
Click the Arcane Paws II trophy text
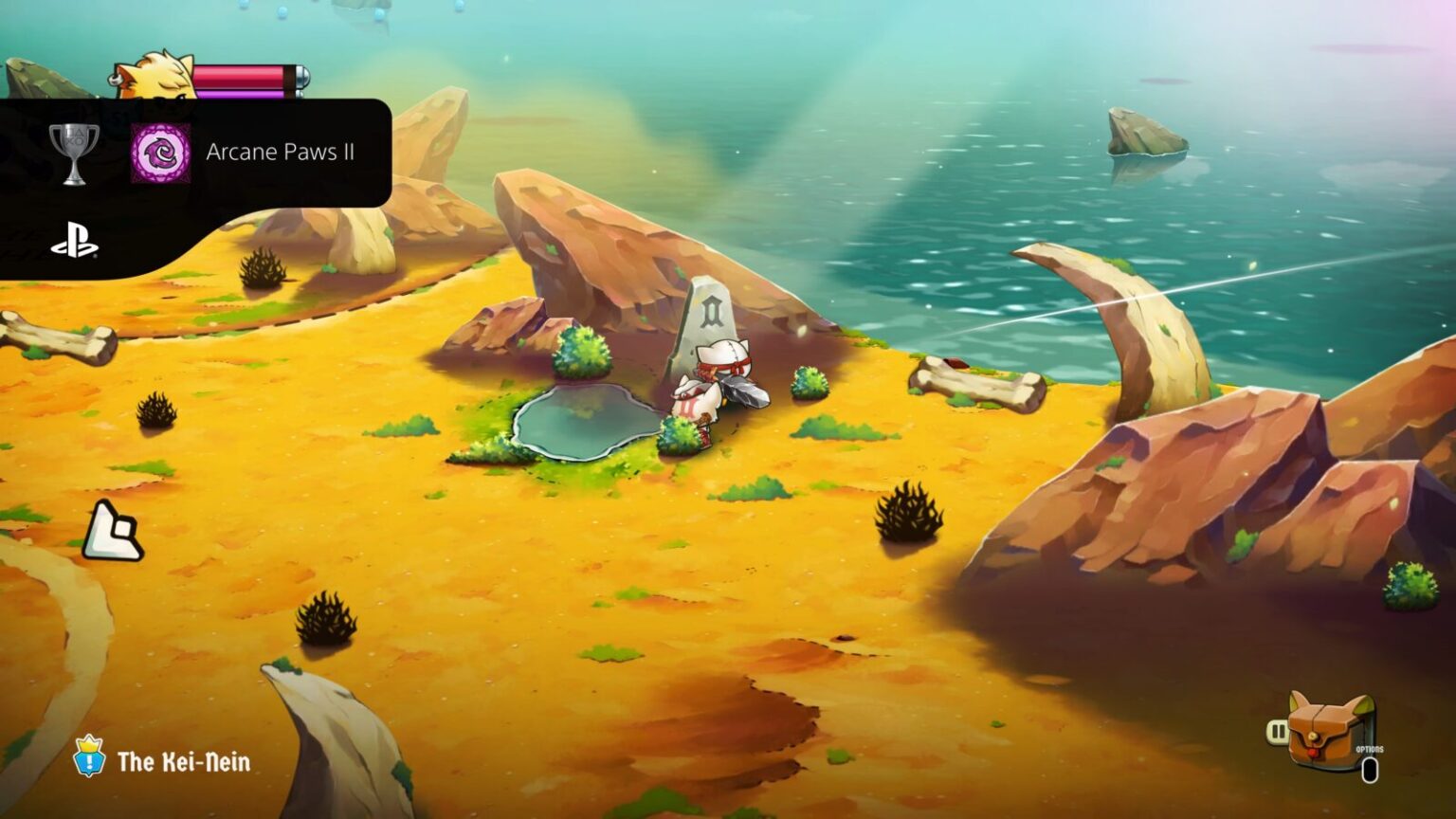(281, 152)
